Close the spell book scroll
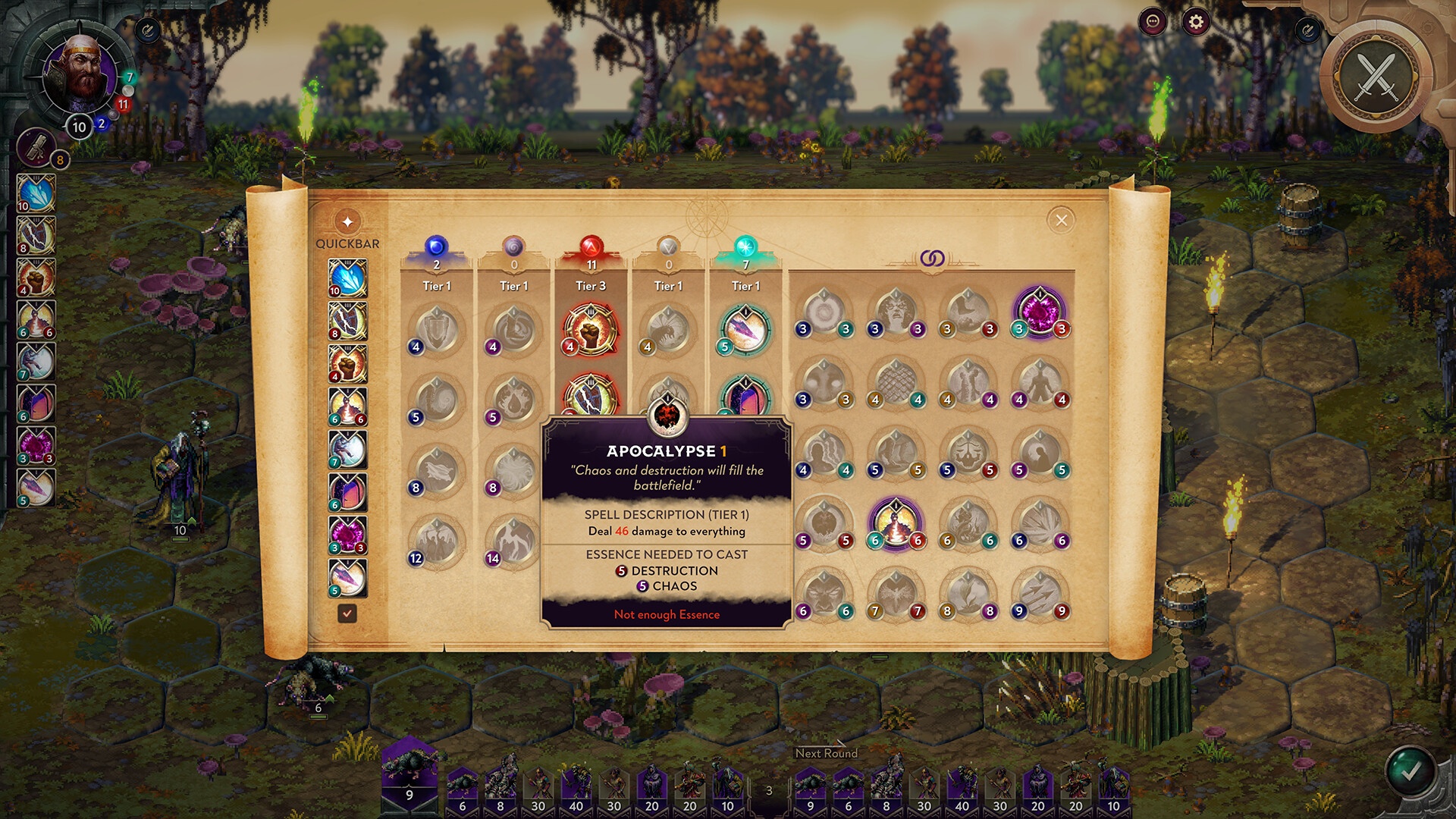This screenshot has width=1456, height=819. click(x=1061, y=221)
